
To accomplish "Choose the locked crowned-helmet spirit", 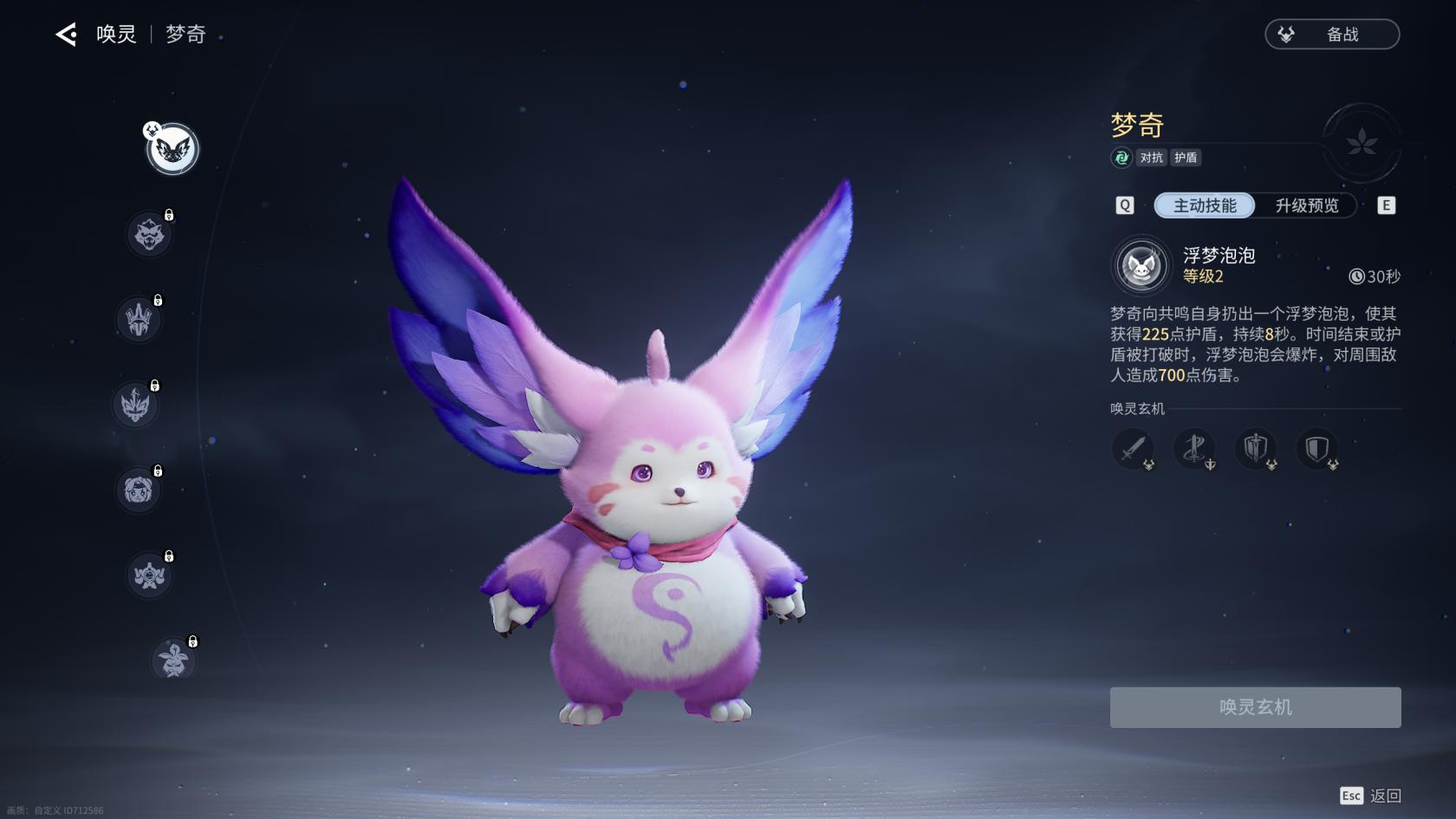I will click(139, 319).
